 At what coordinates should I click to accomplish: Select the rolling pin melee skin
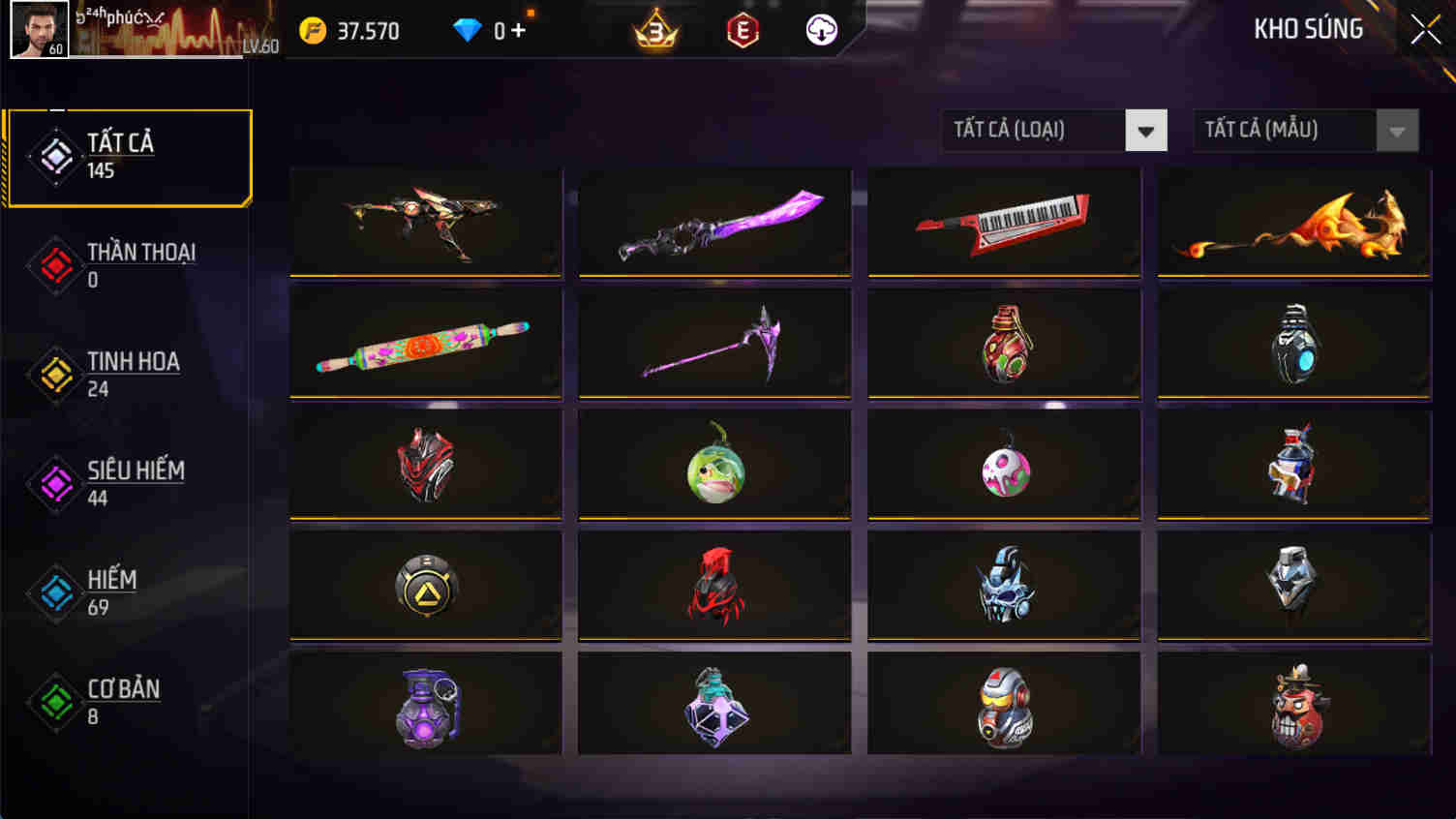pos(425,343)
